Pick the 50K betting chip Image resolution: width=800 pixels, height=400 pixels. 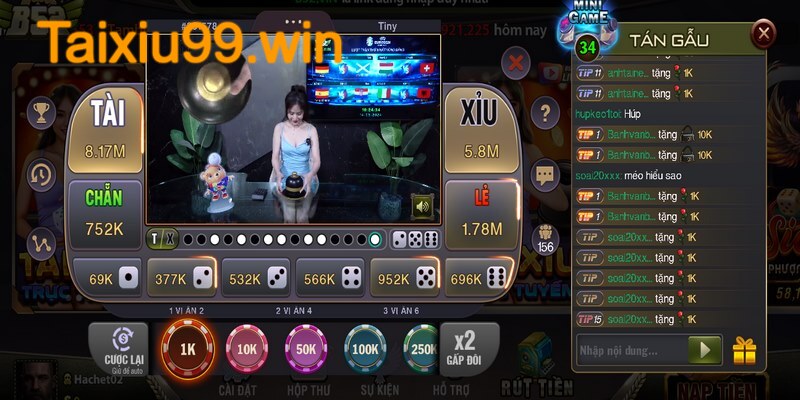305,350
